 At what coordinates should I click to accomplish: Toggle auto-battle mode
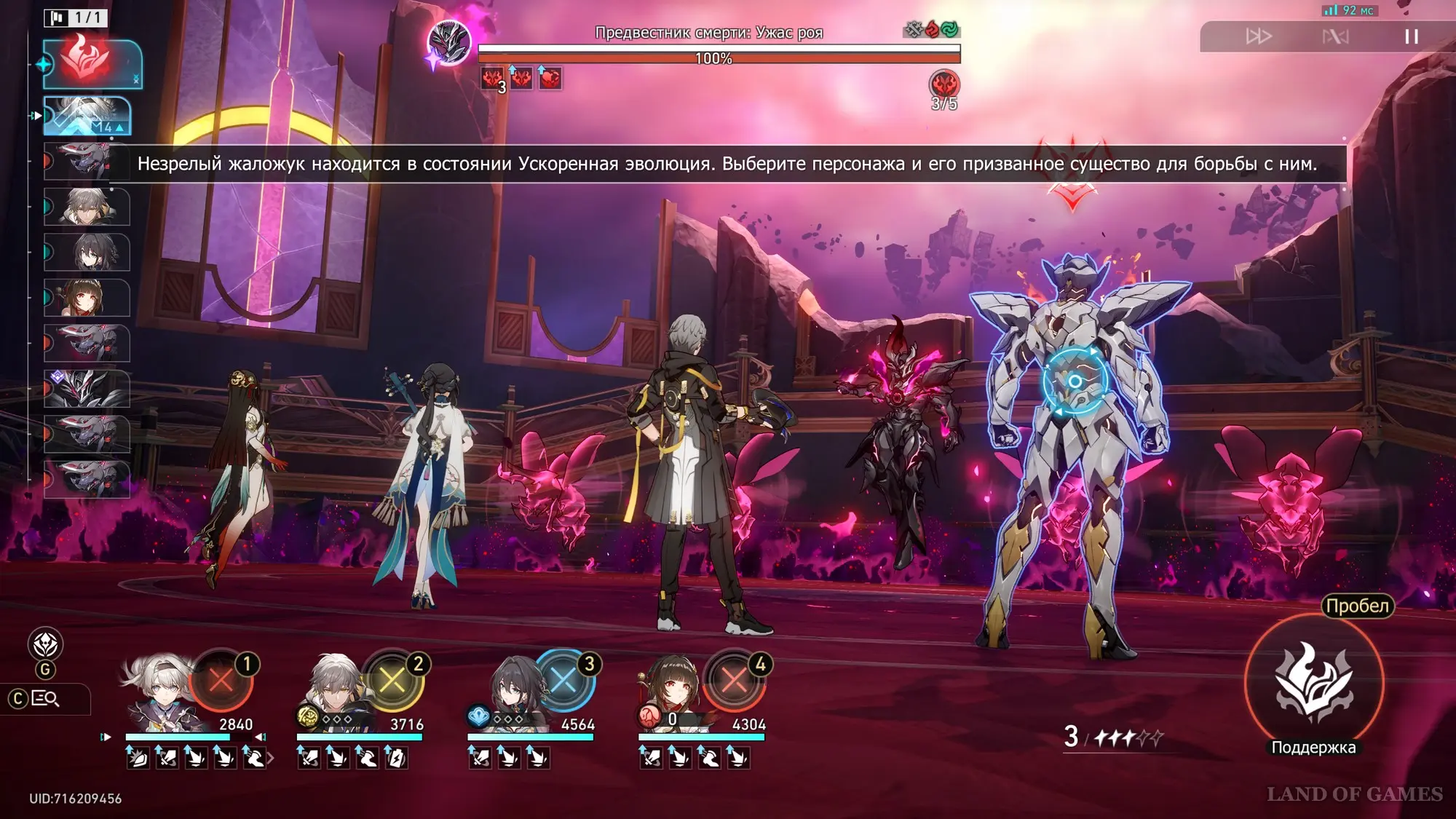click(x=1335, y=36)
